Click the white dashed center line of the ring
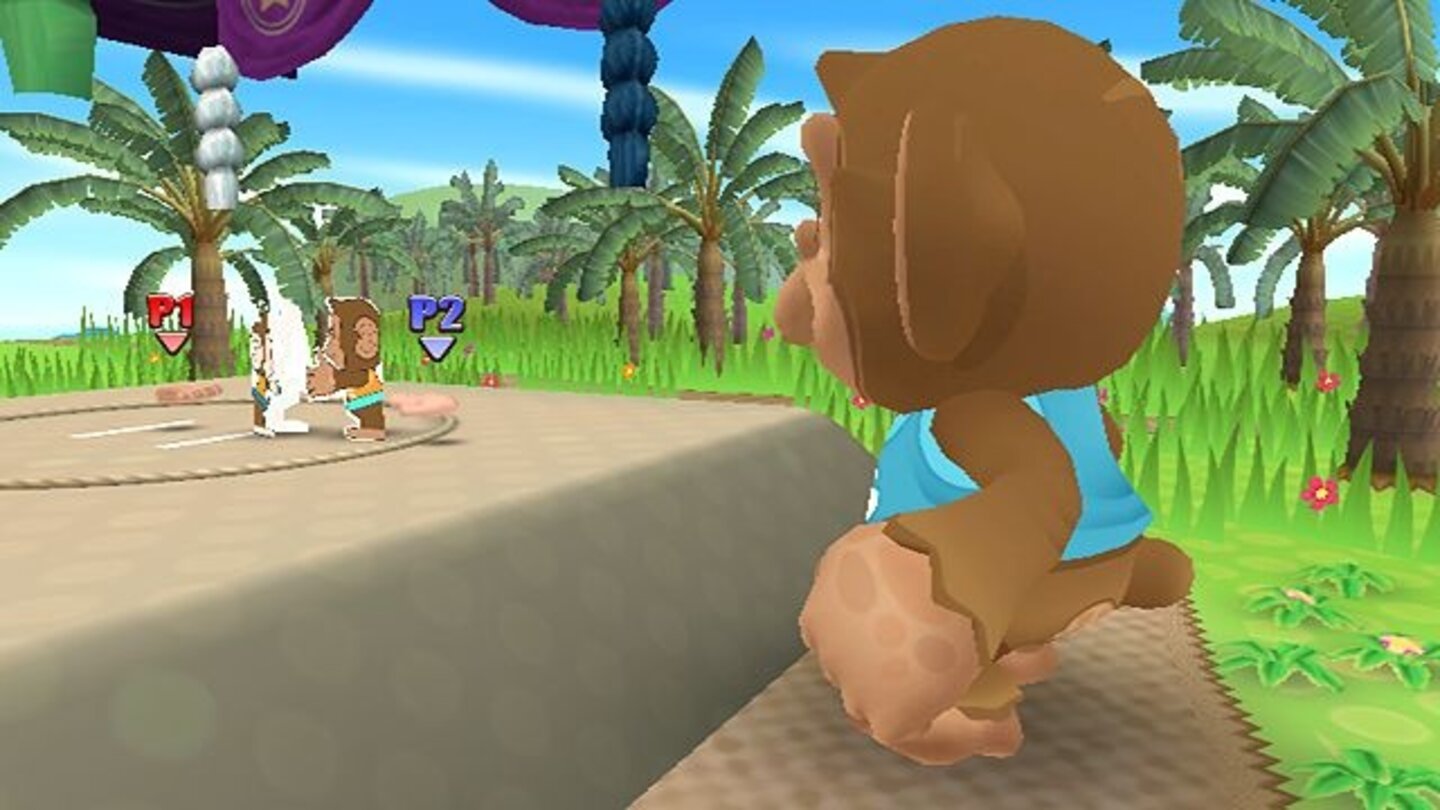Image resolution: width=1440 pixels, height=810 pixels. (160, 432)
